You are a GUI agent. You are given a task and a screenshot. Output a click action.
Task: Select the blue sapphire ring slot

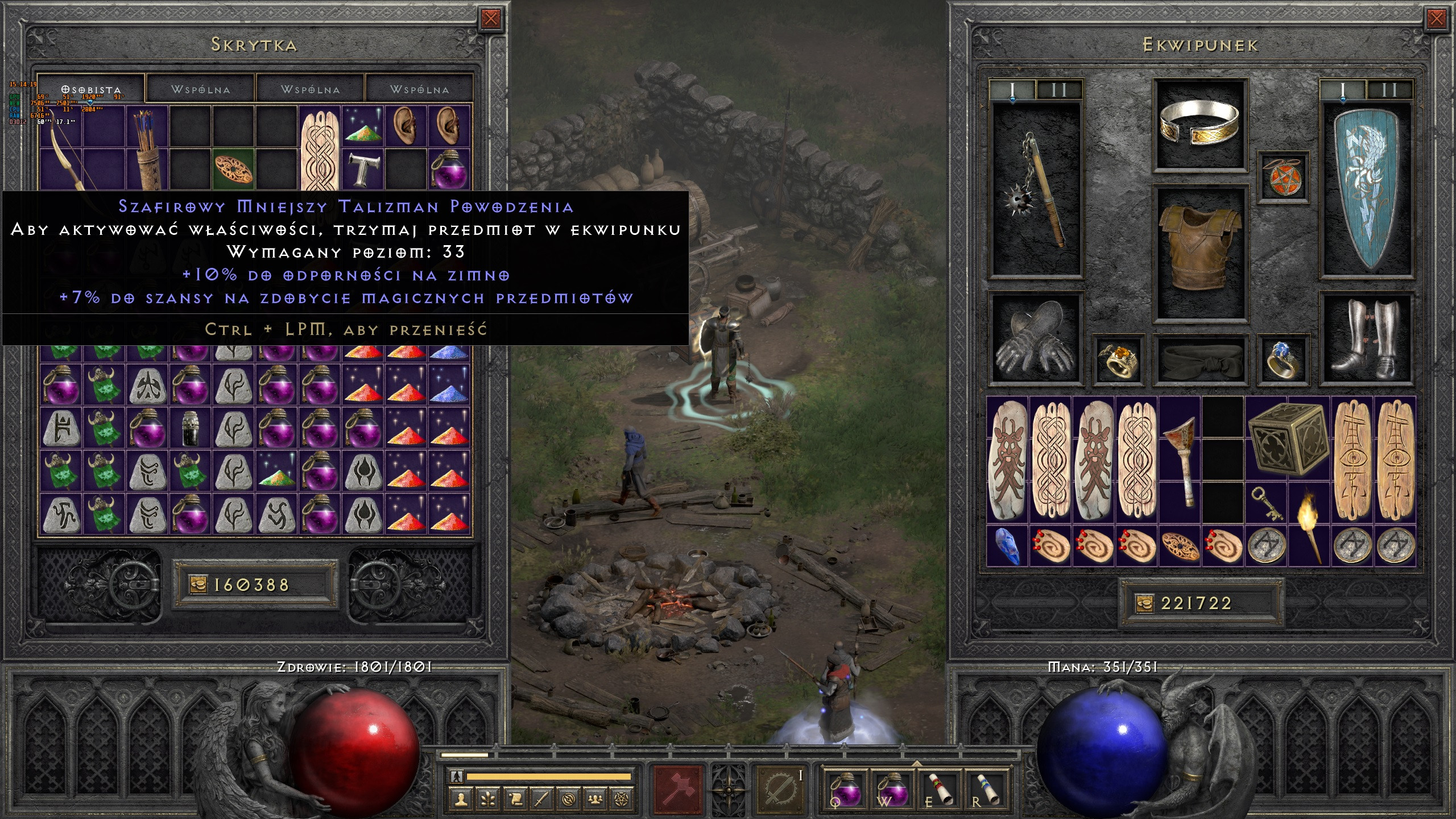(1283, 360)
